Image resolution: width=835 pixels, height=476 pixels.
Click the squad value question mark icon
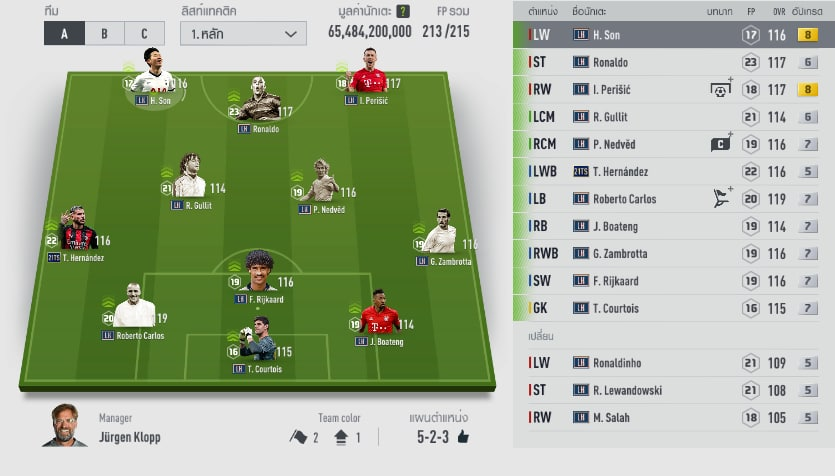402,12
